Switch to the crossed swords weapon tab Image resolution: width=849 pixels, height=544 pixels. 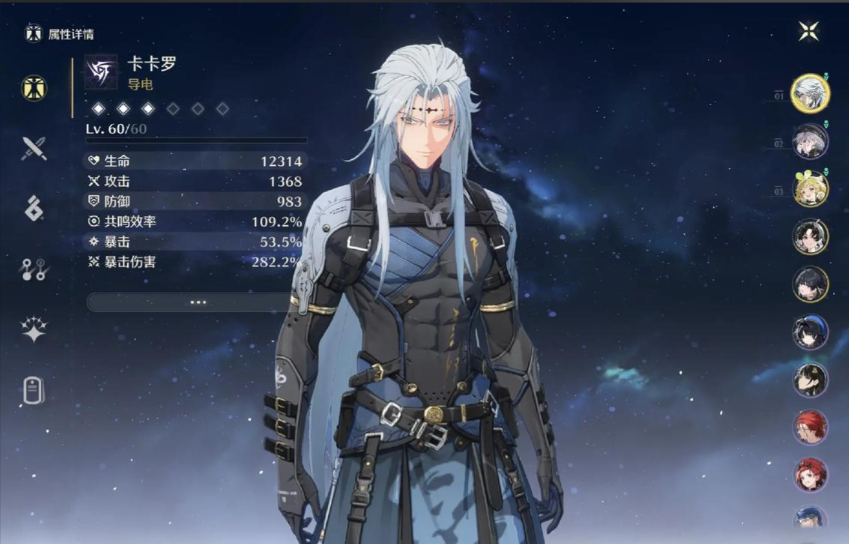coord(35,149)
